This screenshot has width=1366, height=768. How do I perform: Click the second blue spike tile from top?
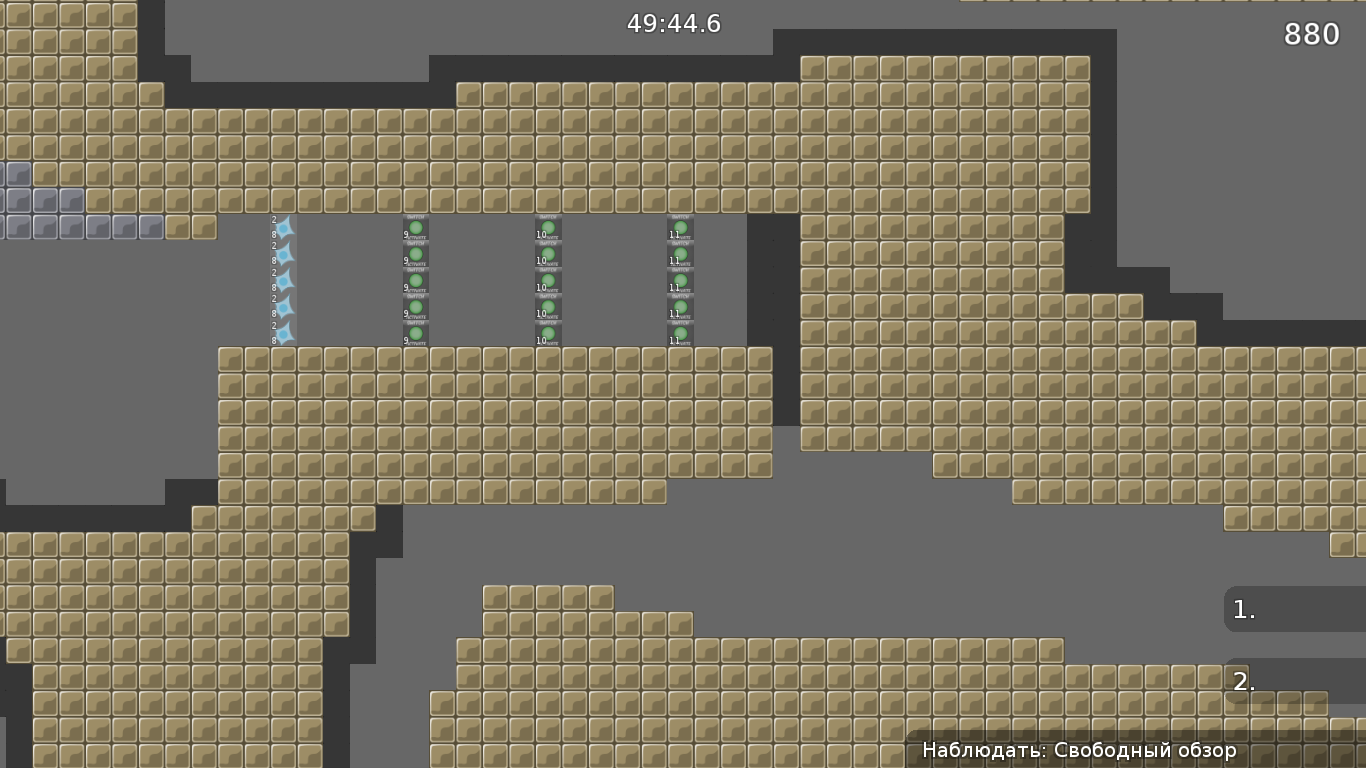[x=285, y=255]
